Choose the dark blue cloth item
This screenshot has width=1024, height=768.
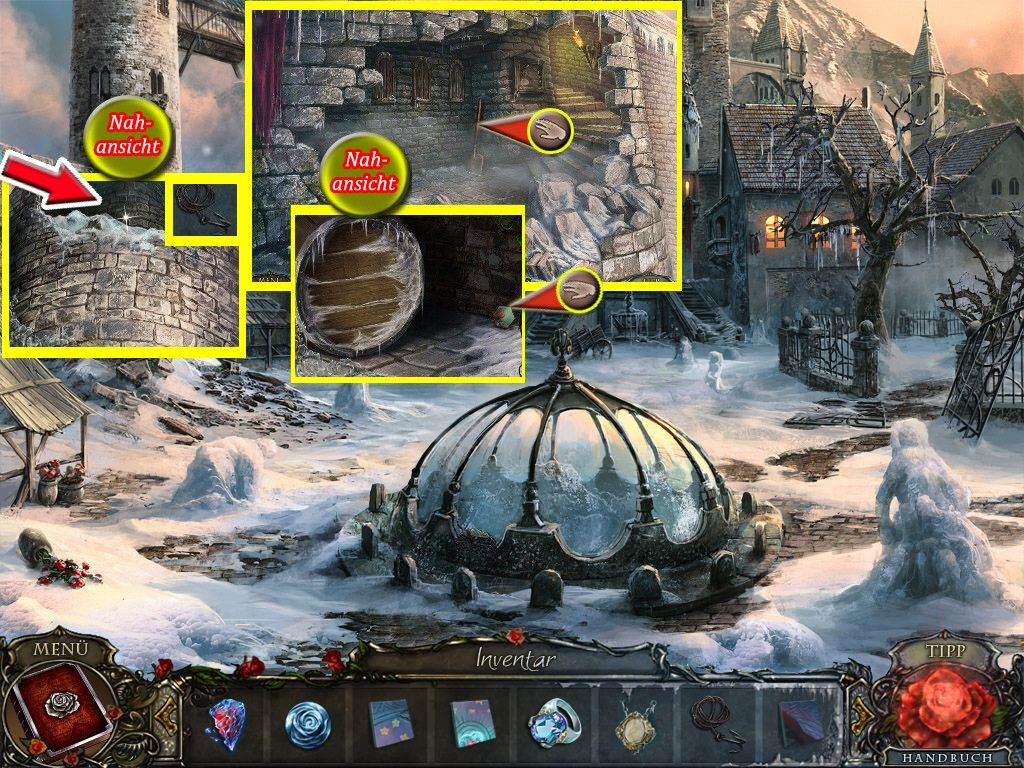pyautogui.click(x=801, y=723)
